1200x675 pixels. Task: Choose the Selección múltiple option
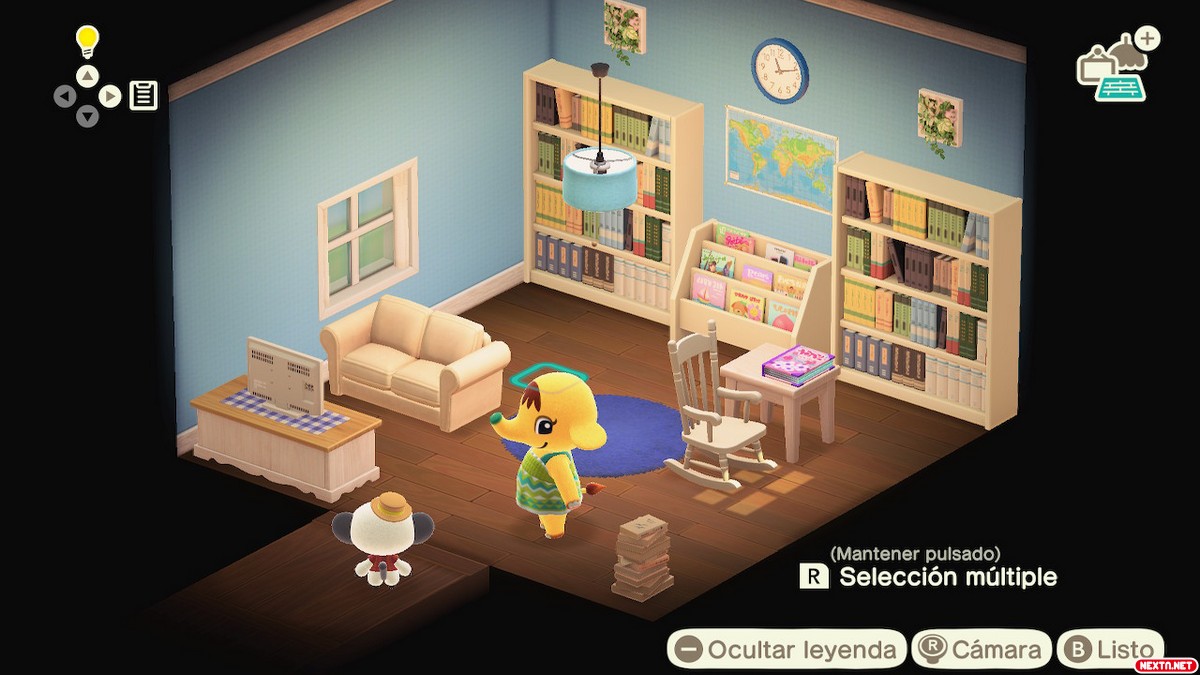(930, 577)
